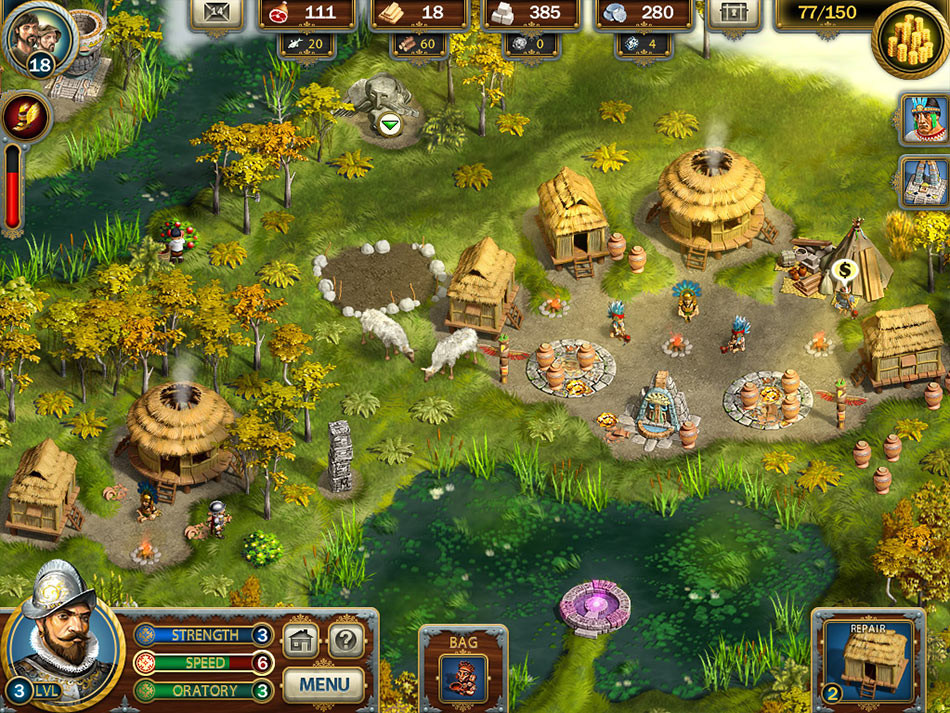Click the house icon button

(300, 640)
